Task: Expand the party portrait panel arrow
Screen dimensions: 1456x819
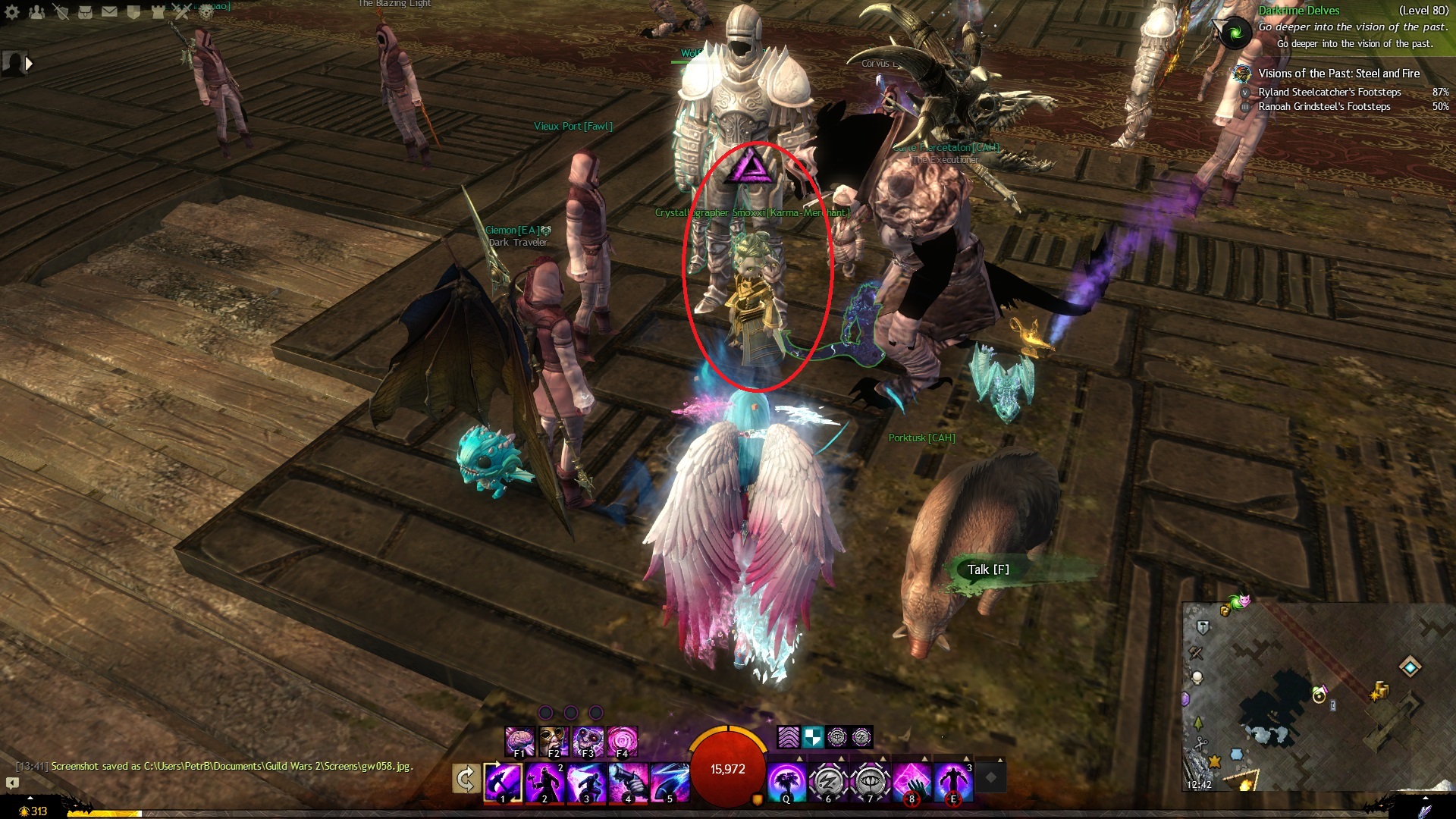Action: (x=29, y=64)
